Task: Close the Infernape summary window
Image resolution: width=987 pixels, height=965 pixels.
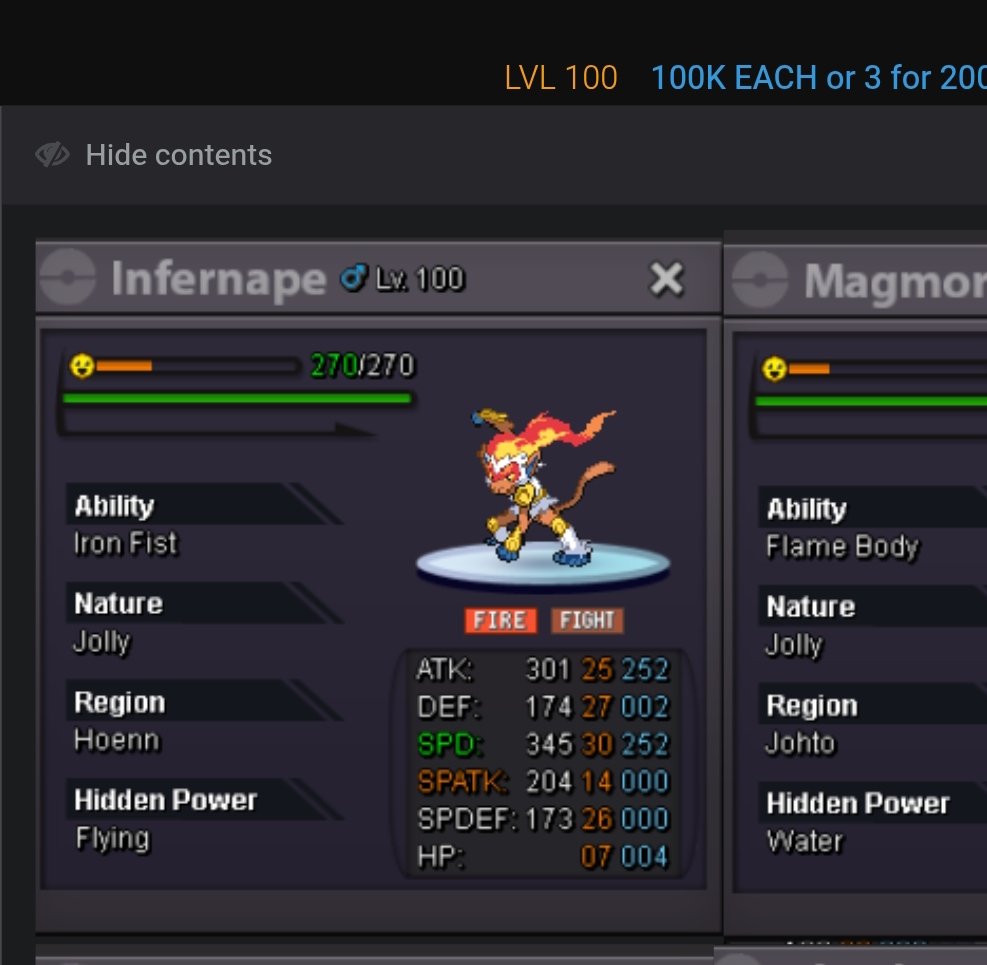Action: click(666, 279)
